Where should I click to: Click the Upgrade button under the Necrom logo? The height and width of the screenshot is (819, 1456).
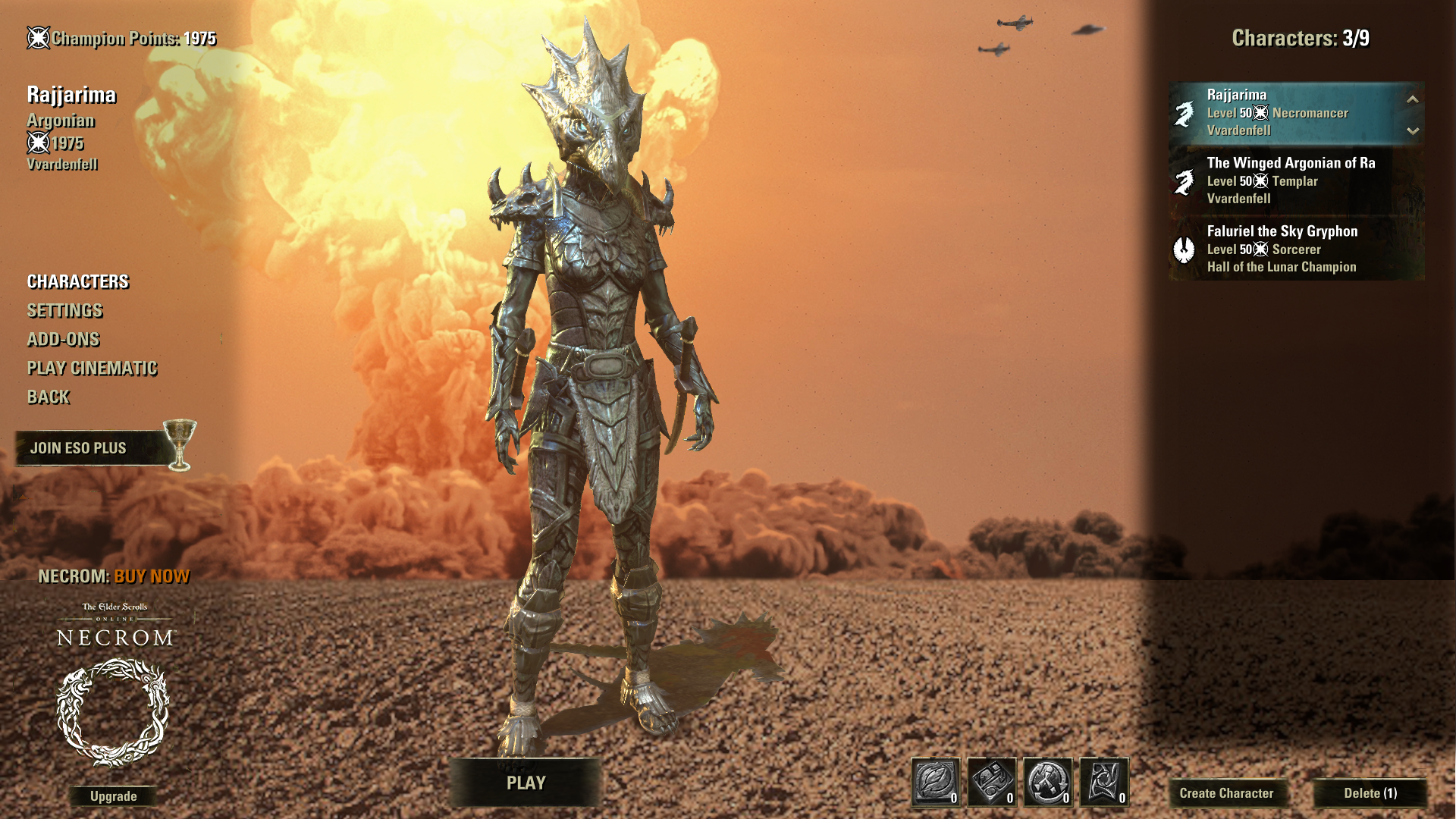tap(113, 796)
